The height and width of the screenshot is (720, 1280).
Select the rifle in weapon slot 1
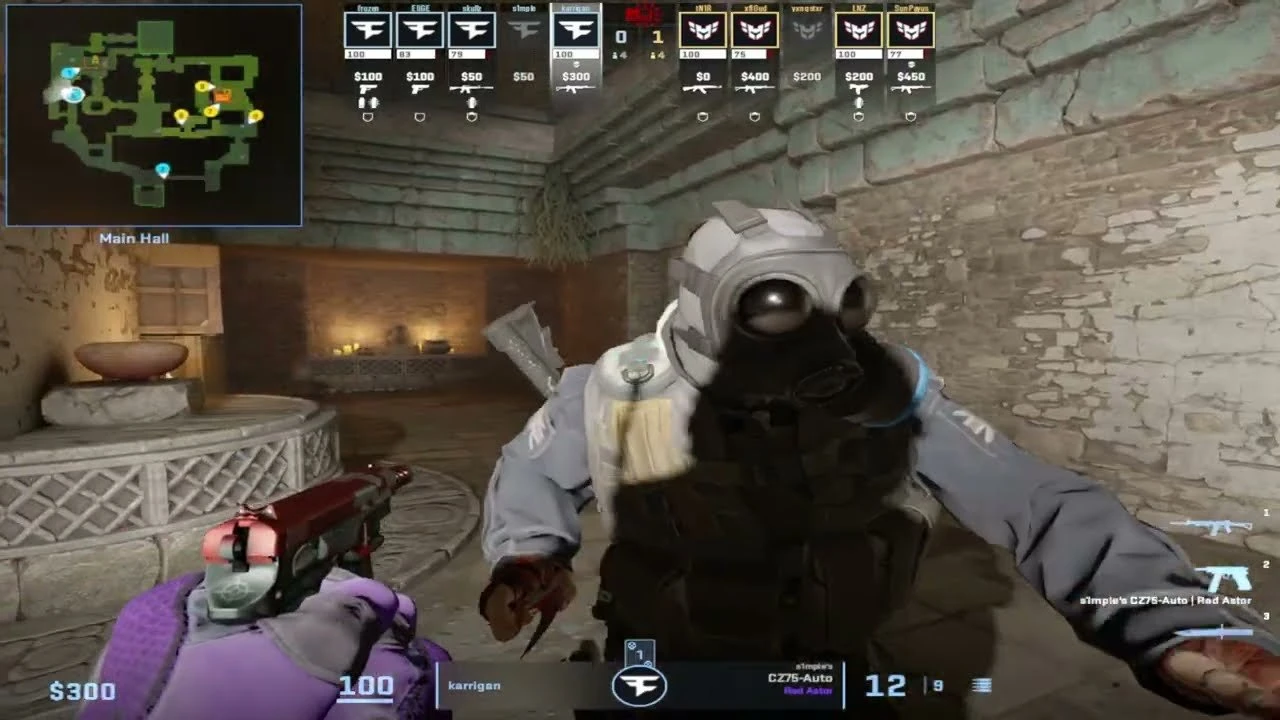(x=1210, y=526)
